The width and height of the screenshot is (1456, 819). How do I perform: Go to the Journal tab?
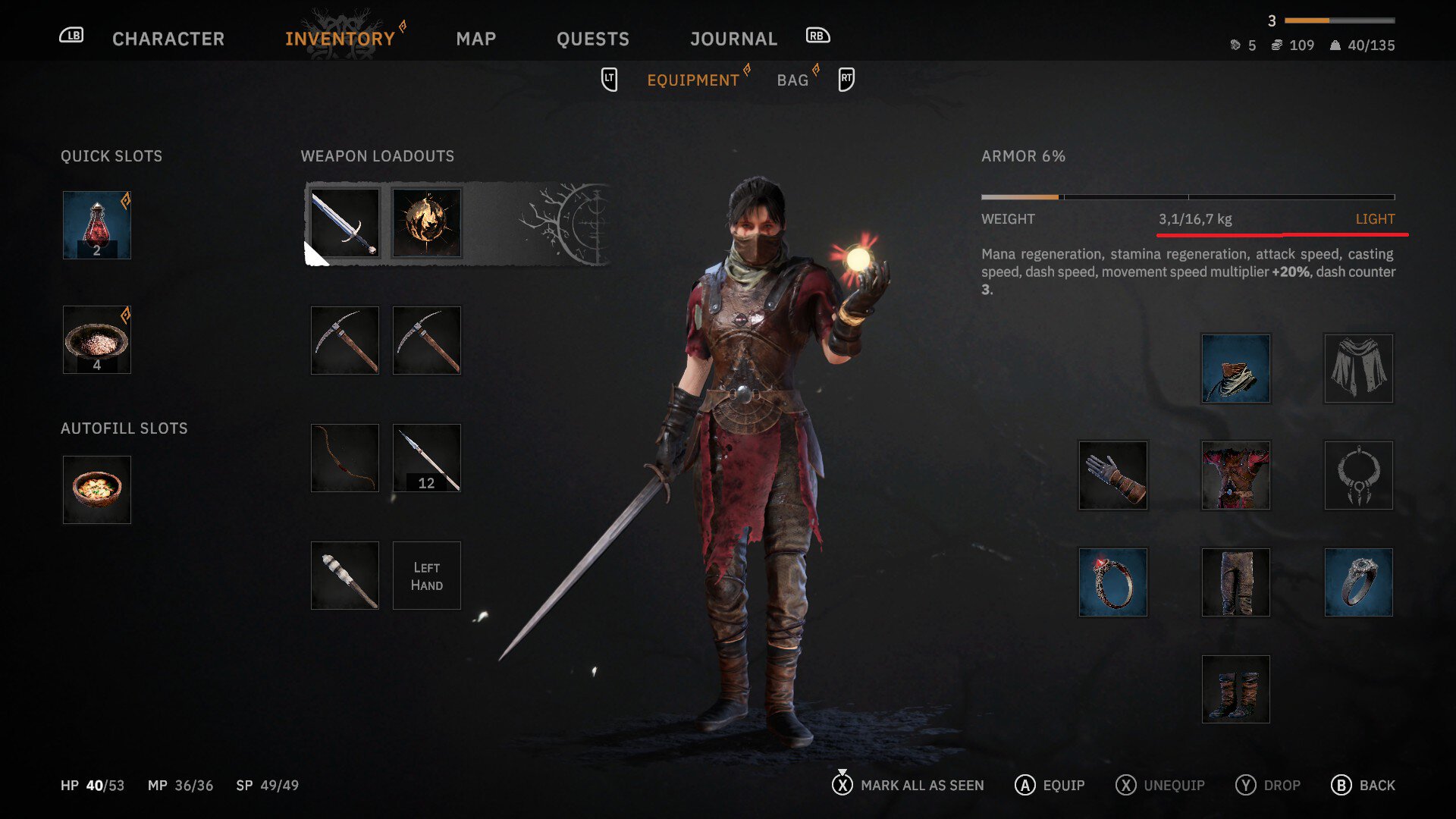pyautogui.click(x=733, y=39)
